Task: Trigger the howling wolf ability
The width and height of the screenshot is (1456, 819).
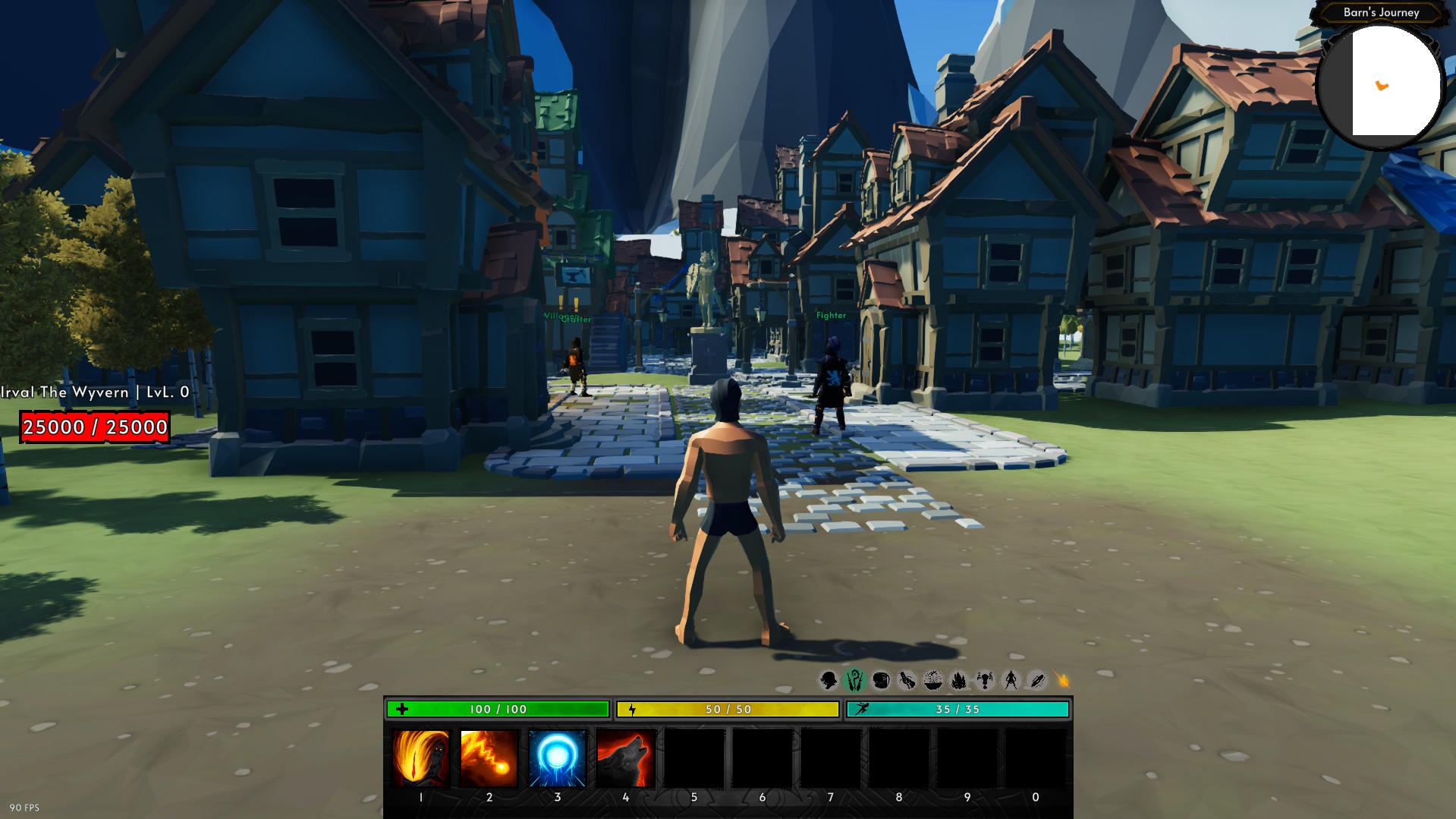Action: (626, 758)
